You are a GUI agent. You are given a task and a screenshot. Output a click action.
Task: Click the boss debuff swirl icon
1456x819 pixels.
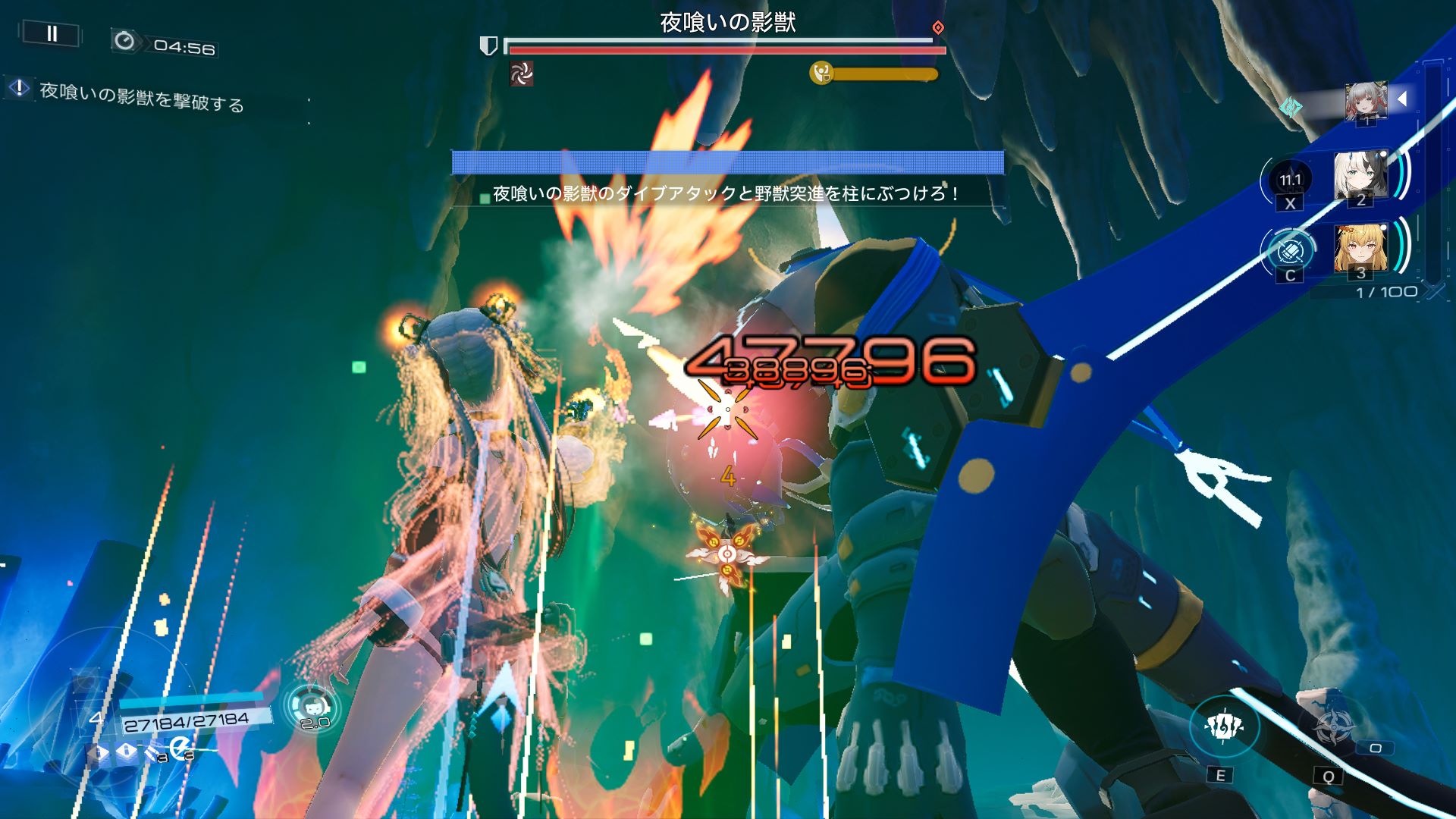click(521, 74)
